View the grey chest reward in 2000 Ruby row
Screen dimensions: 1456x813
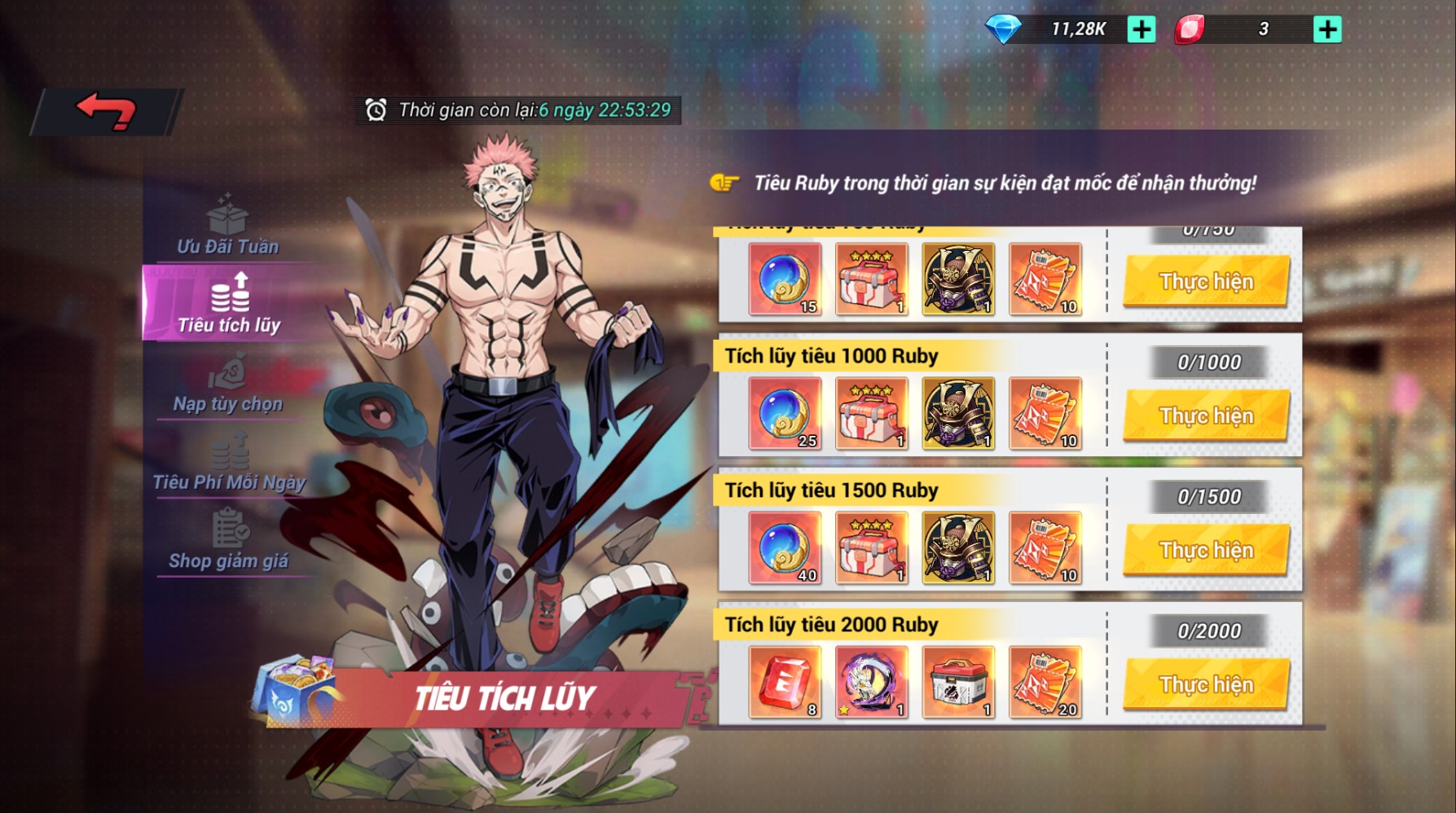pyautogui.click(x=958, y=682)
